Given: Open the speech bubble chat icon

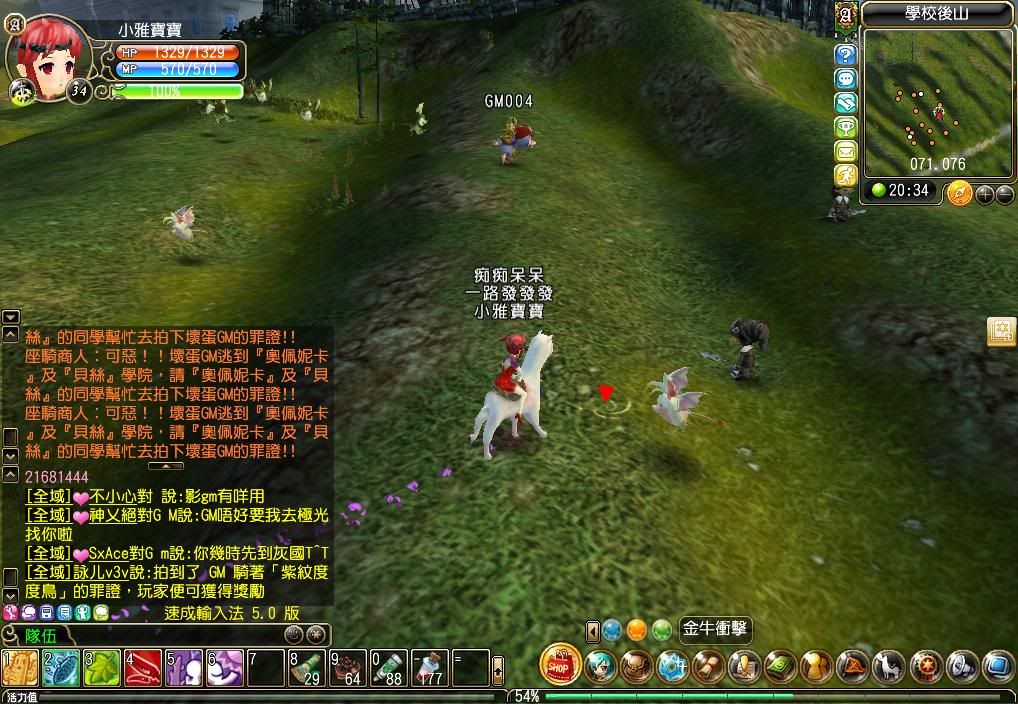Looking at the screenshot, I should click(x=846, y=79).
